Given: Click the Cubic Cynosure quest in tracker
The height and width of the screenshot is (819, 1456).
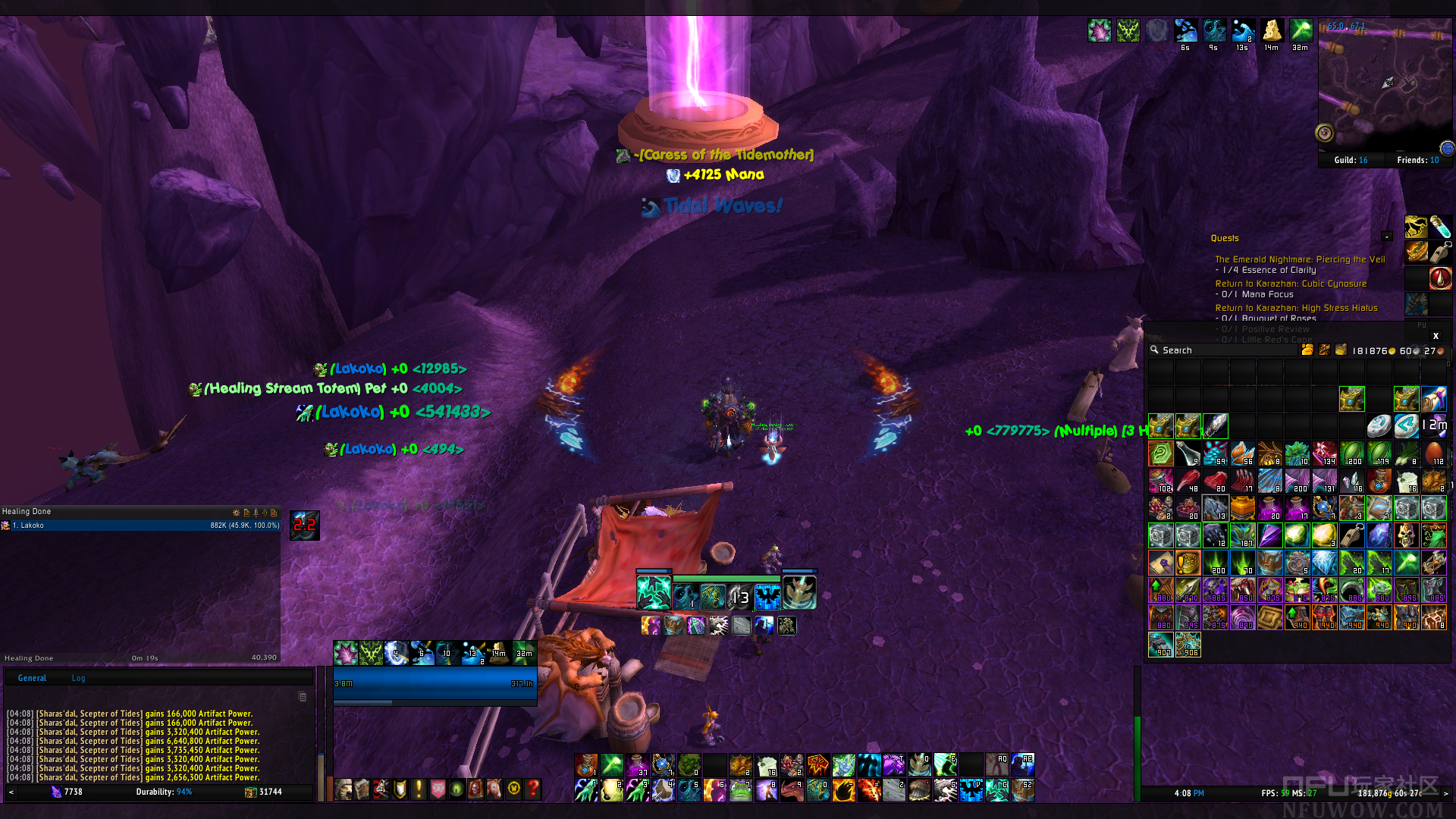Looking at the screenshot, I should pos(1291,284).
